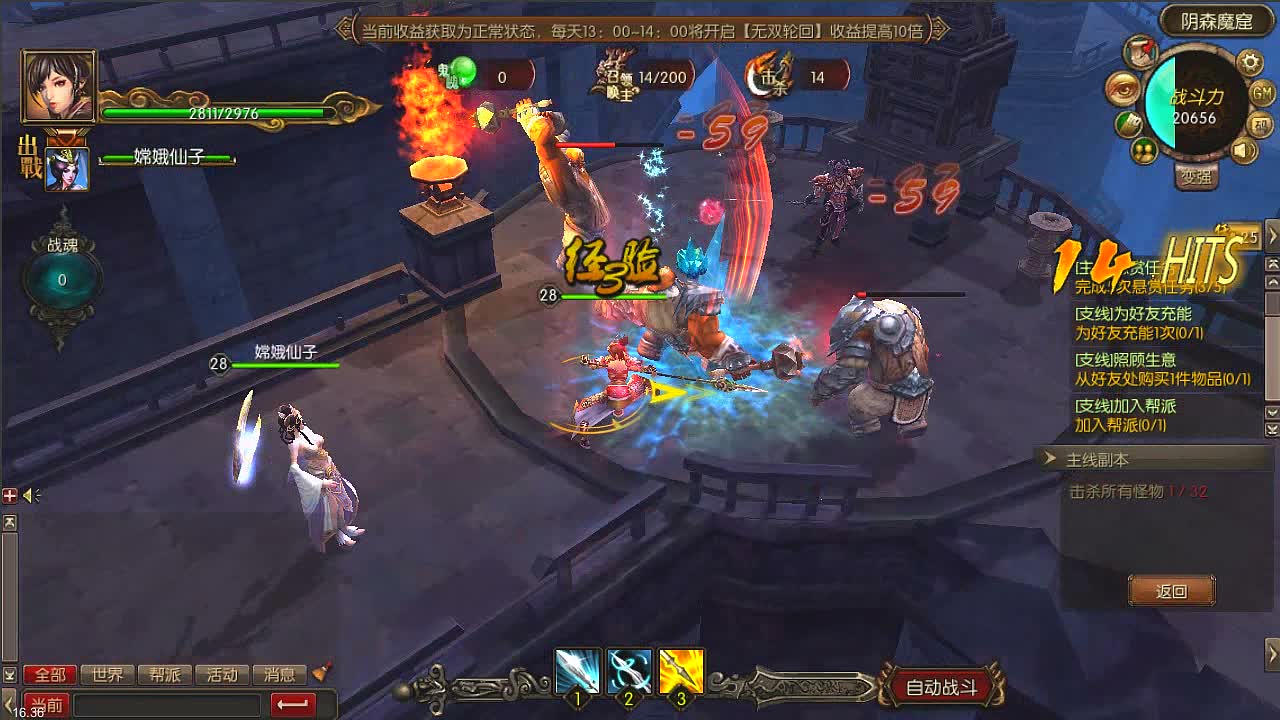
Task: Open the gear settings icon
Action: [1250, 63]
